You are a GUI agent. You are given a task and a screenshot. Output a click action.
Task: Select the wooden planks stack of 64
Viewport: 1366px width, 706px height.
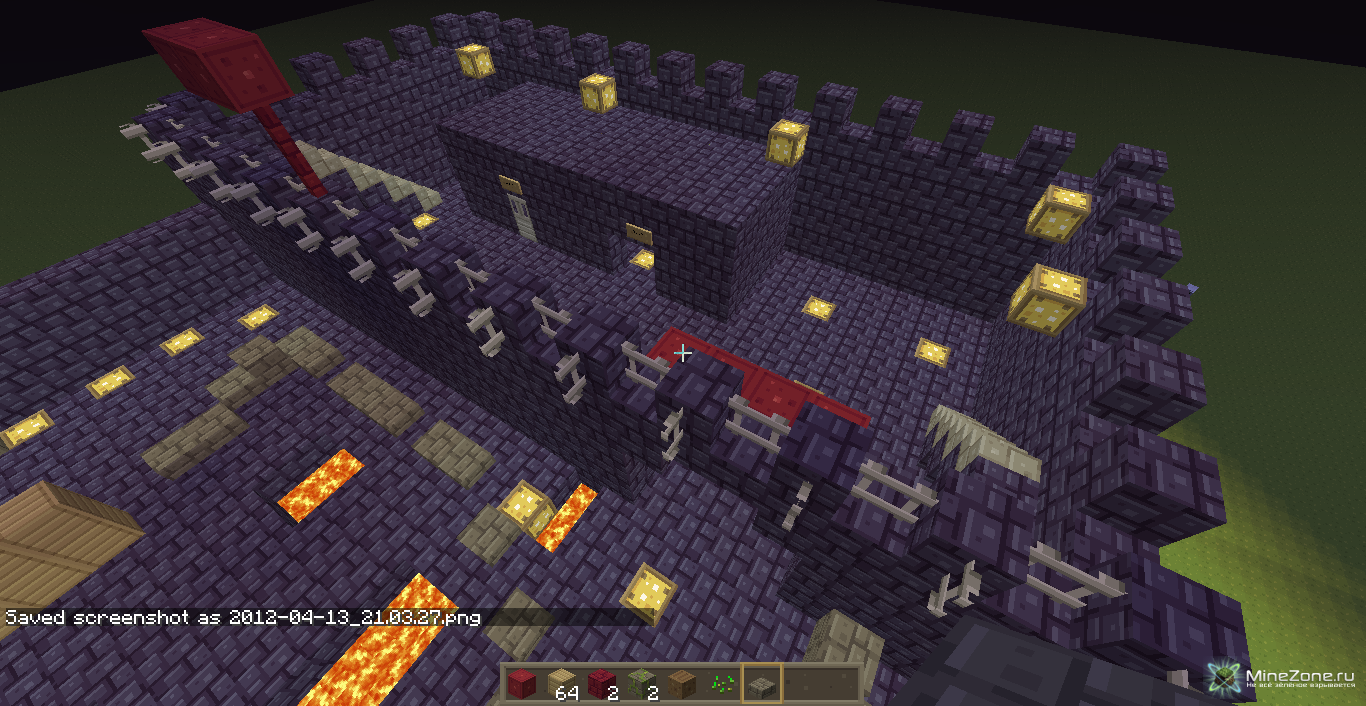pos(561,684)
